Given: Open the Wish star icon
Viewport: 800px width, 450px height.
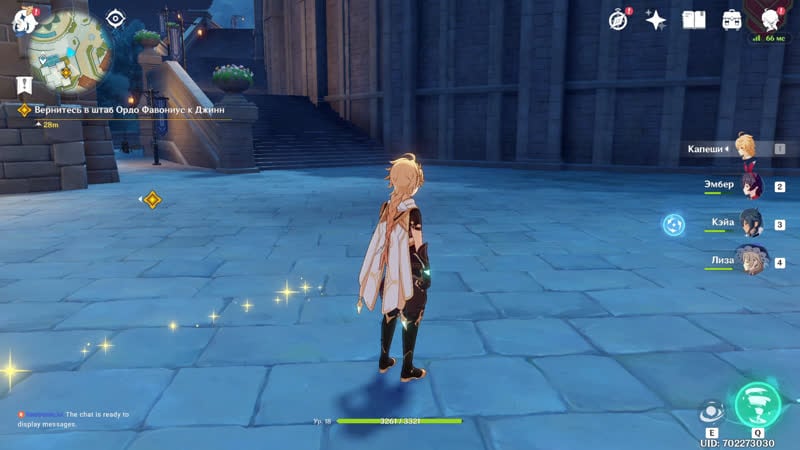Looking at the screenshot, I should pyautogui.click(x=656, y=19).
